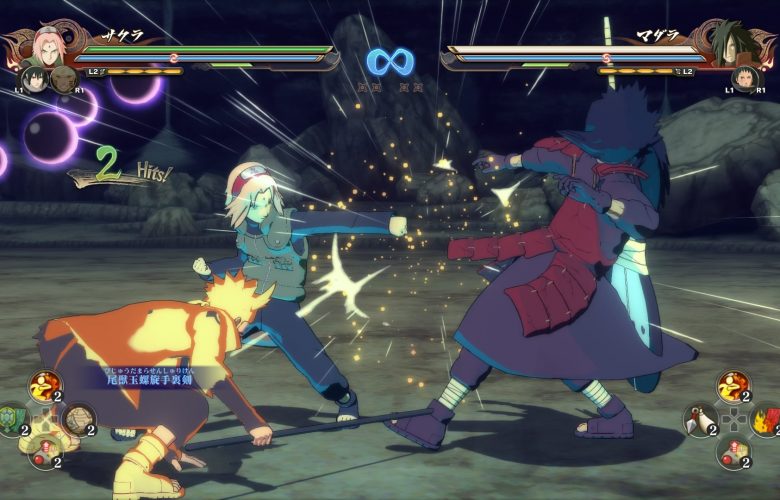780x500 pixels.
Task: Activate the flame figure item above the kunai
Action: click(x=734, y=385)
